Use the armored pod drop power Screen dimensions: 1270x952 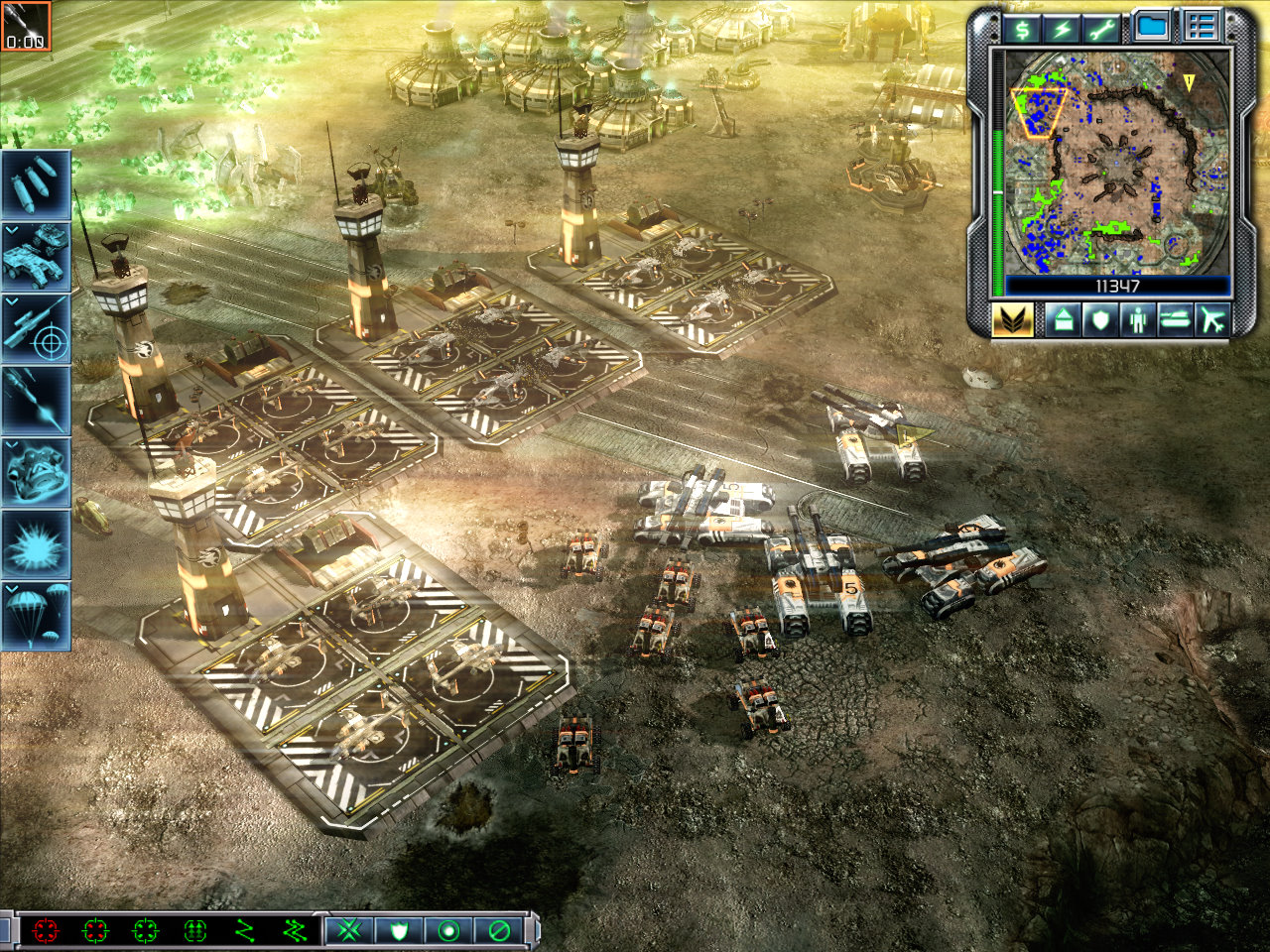click(36, 471)
